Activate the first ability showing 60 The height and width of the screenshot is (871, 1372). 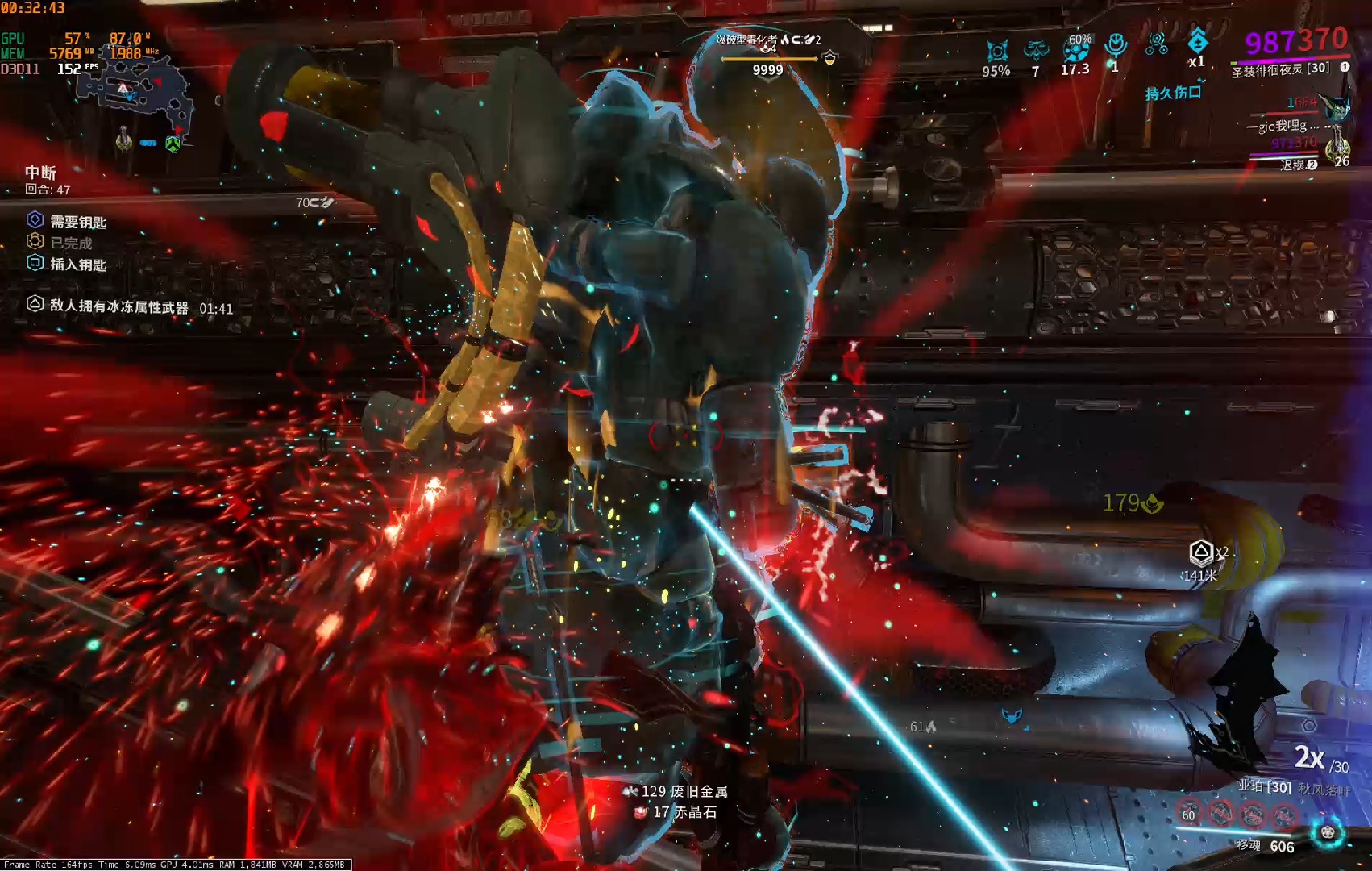(1189, 812)
